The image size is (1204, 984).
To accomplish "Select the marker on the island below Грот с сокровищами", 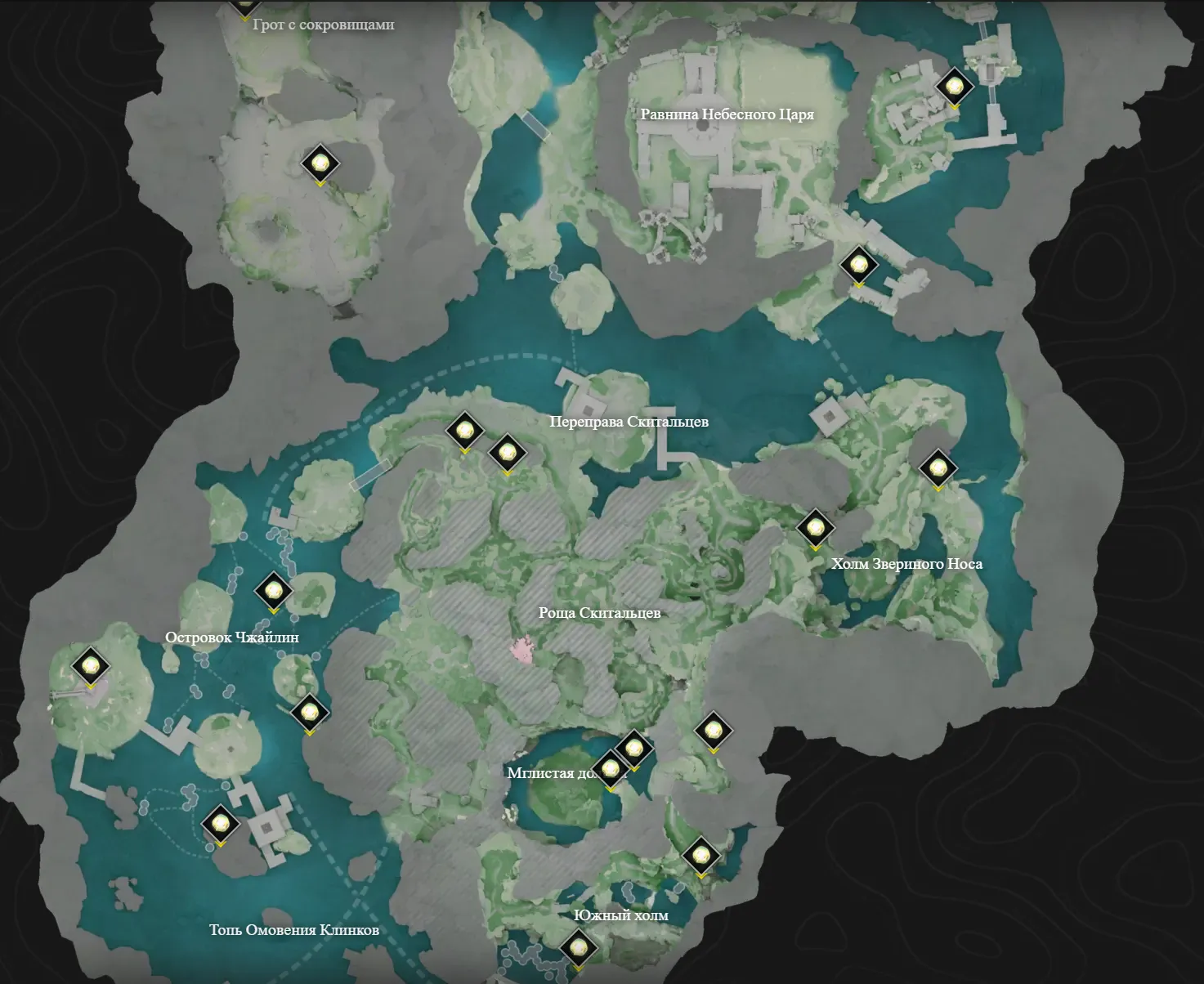I will point(320,163).
